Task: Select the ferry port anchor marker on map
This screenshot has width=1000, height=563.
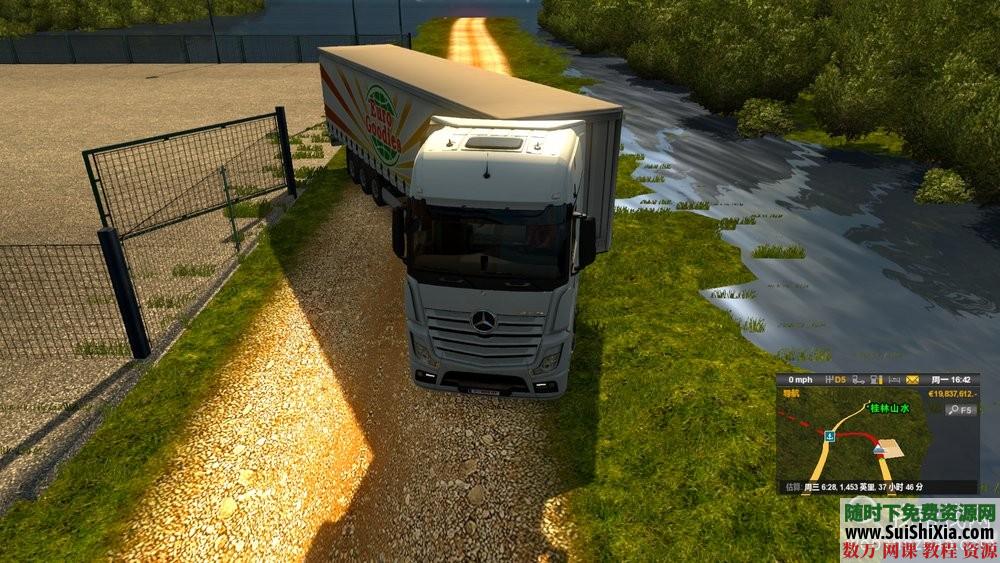Action: (830, 437)
